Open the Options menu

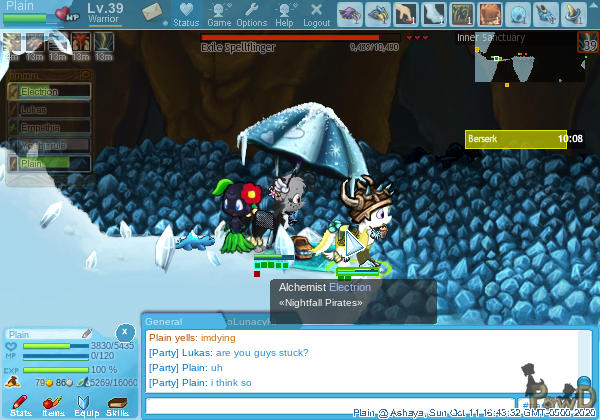pyautogui.click(x=251, y=13)
